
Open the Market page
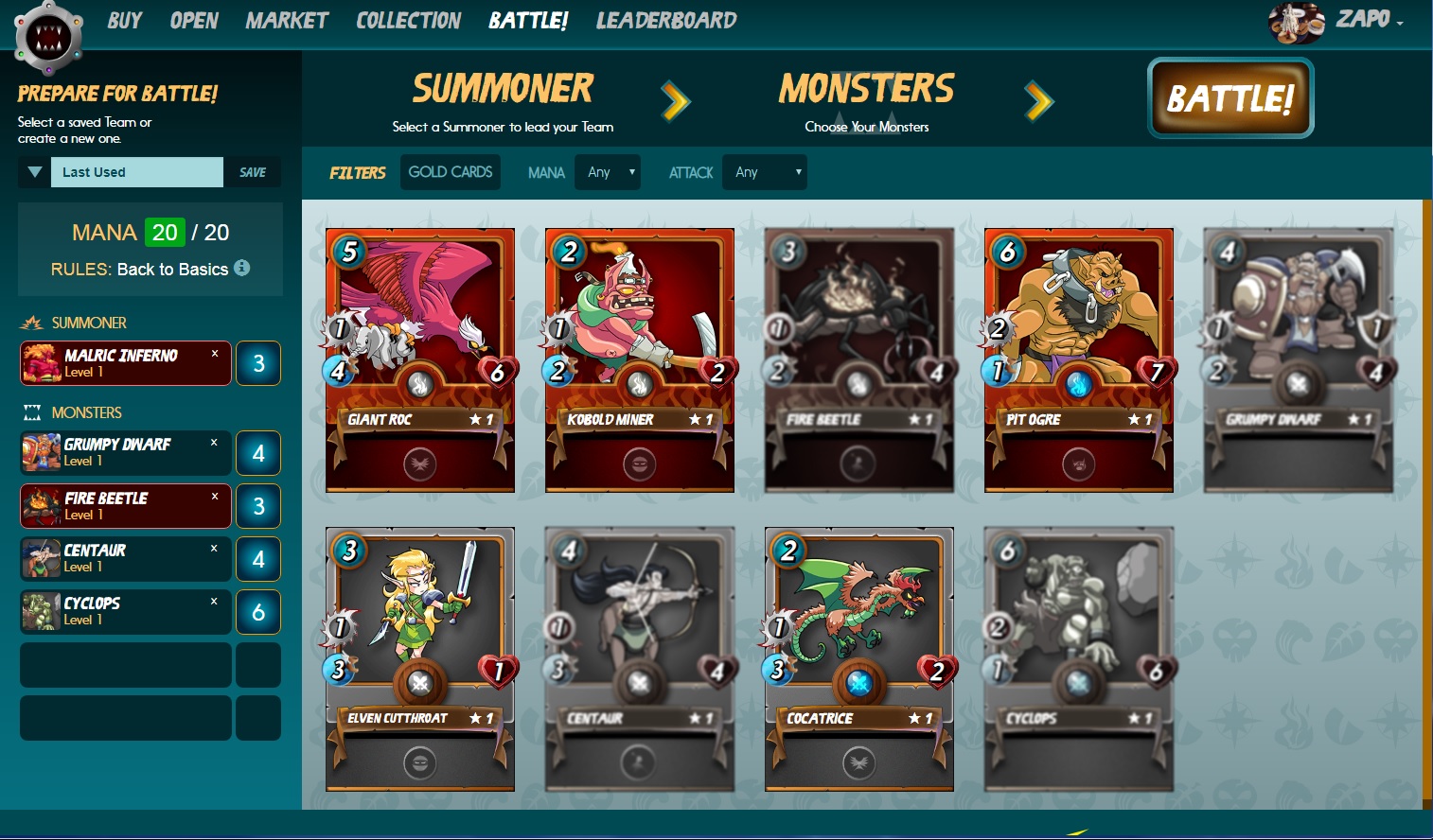pyautogui.click(x=287, y=21)
